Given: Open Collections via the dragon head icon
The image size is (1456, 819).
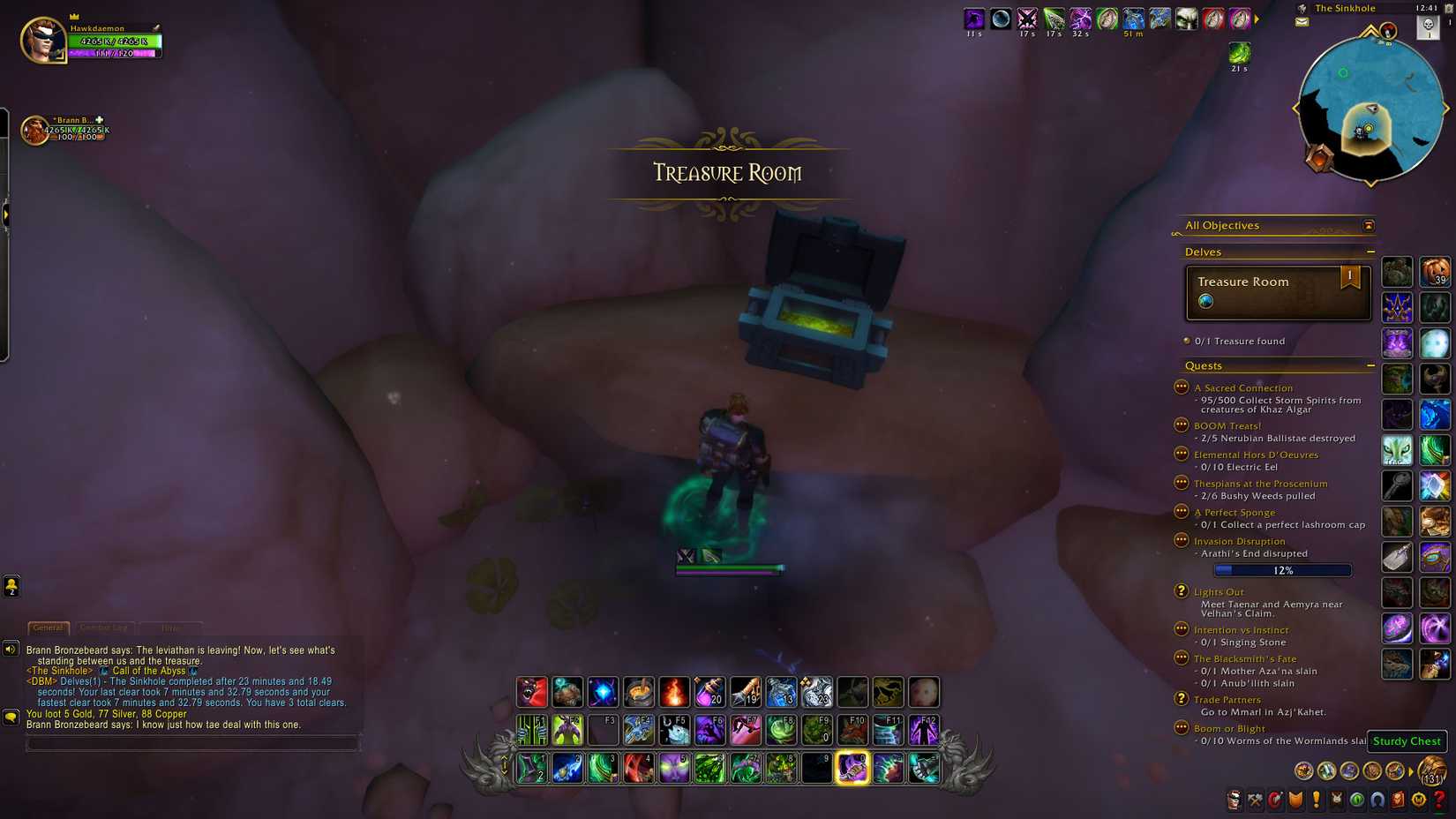Looking at the screenshot, I should (1336, 800).
